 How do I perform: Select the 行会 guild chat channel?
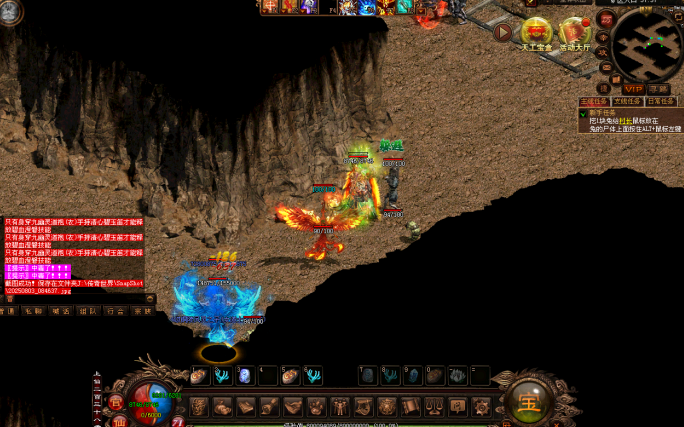114,311
